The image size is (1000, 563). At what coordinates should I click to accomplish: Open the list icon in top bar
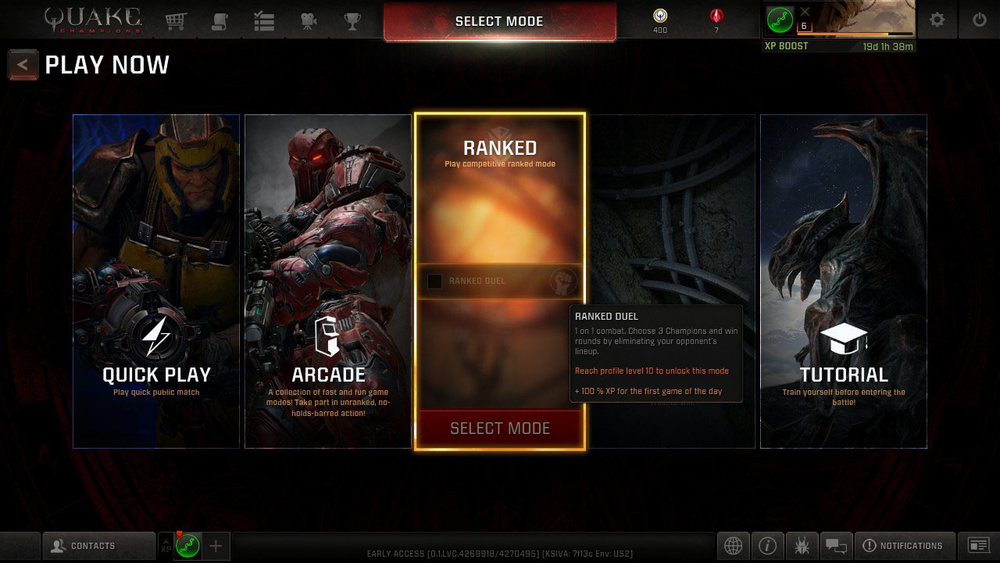click(x=264, y=20)
